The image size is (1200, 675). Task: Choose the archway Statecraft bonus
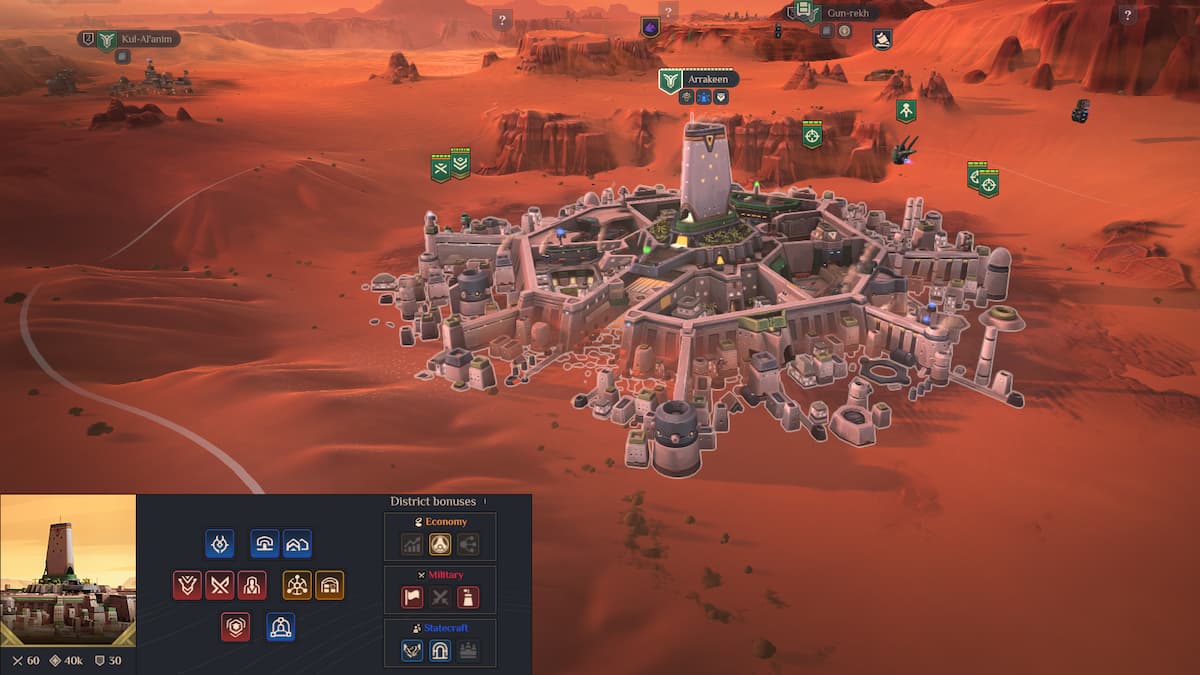440,651
